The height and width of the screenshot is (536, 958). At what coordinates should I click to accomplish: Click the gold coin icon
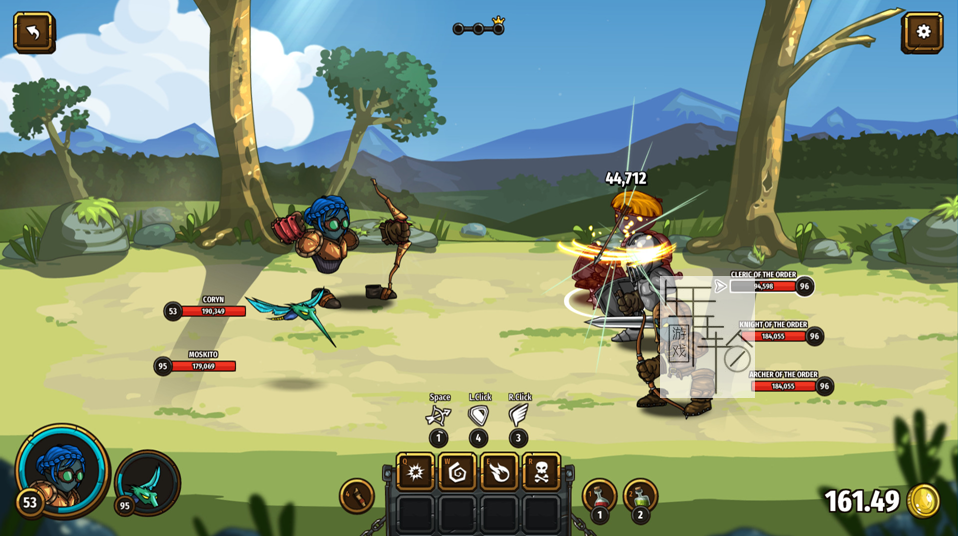923,501
